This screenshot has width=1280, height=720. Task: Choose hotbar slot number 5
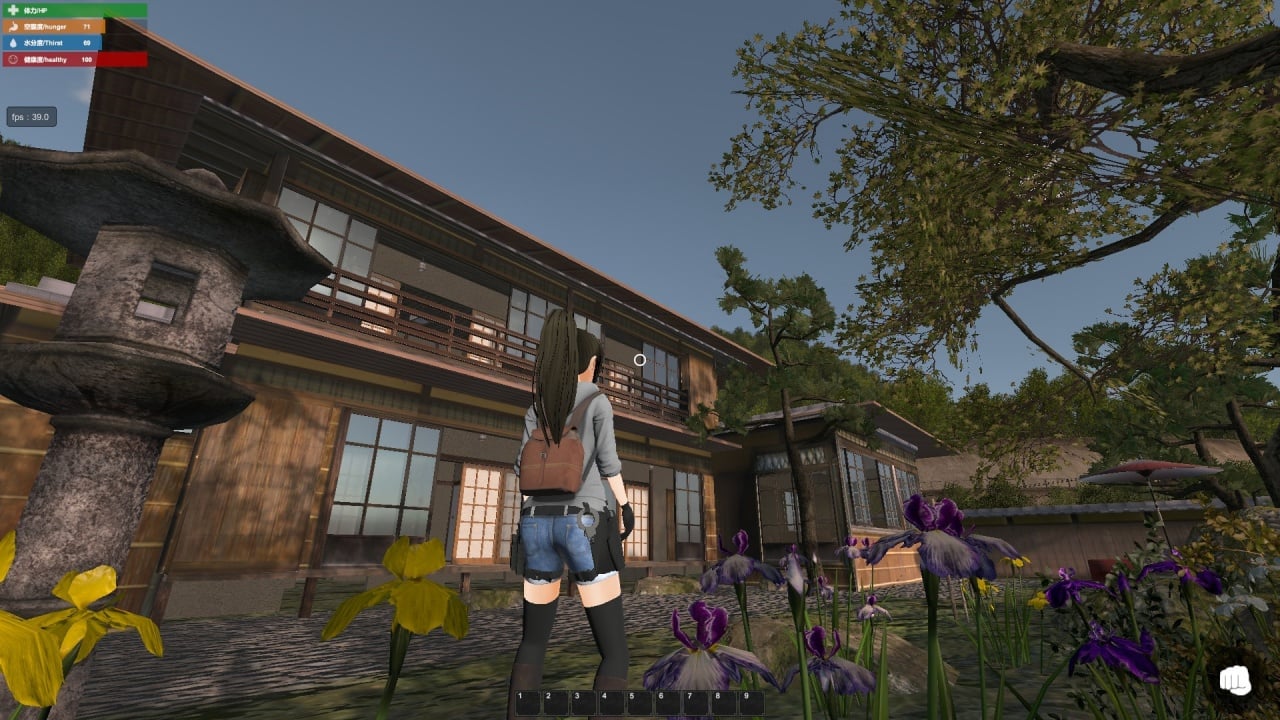639,703
